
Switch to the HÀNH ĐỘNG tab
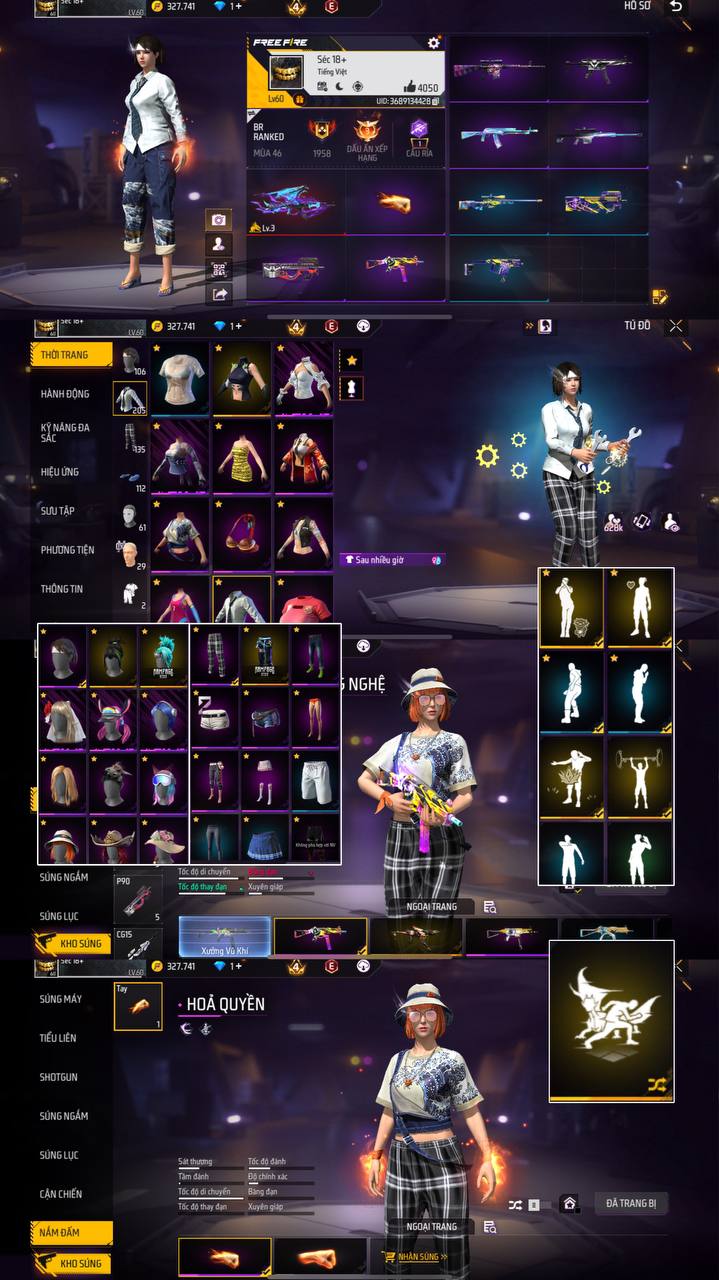(65, 394)
